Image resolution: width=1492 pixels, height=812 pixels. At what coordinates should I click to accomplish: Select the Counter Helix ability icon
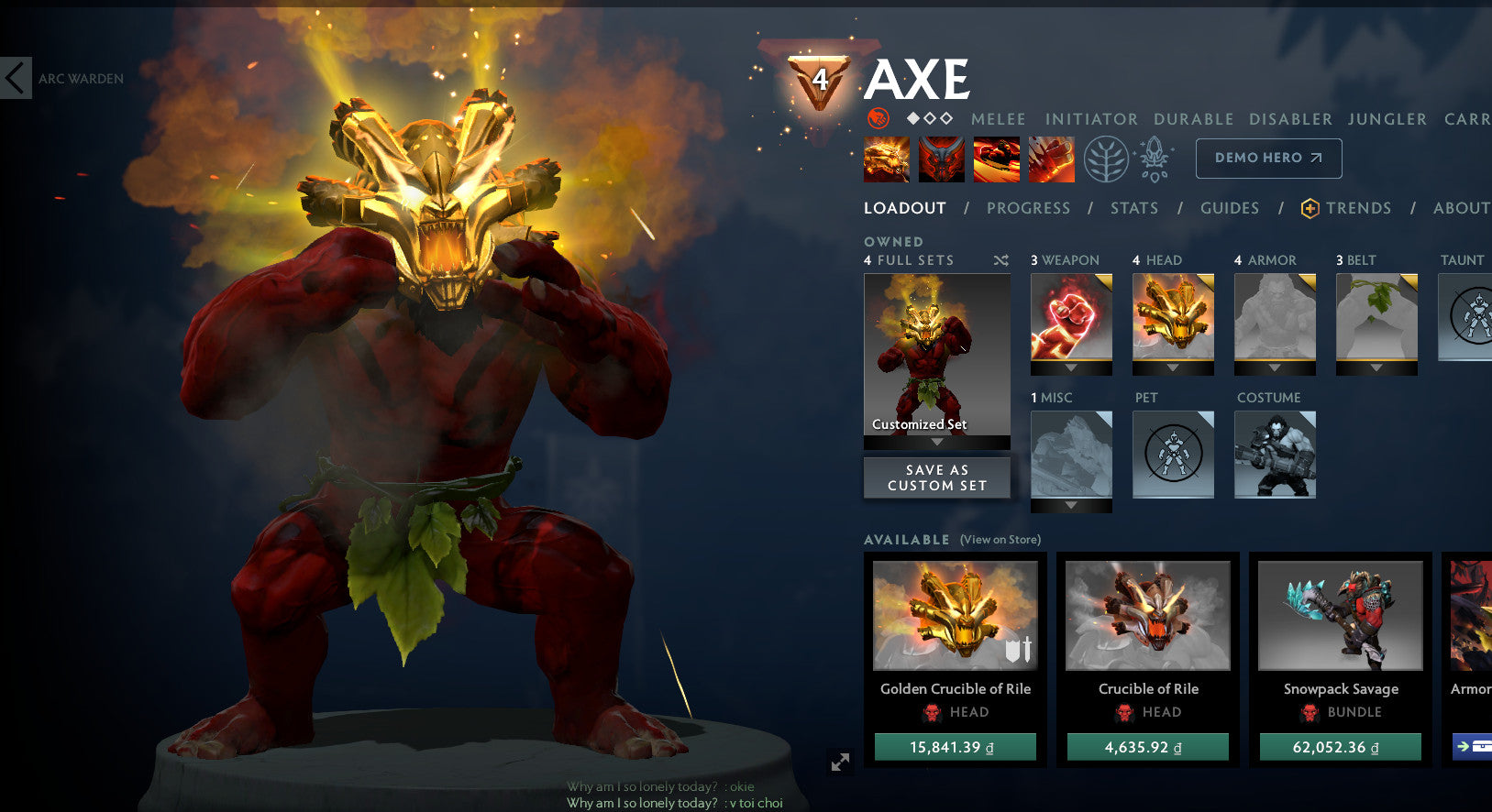point(996,159)
